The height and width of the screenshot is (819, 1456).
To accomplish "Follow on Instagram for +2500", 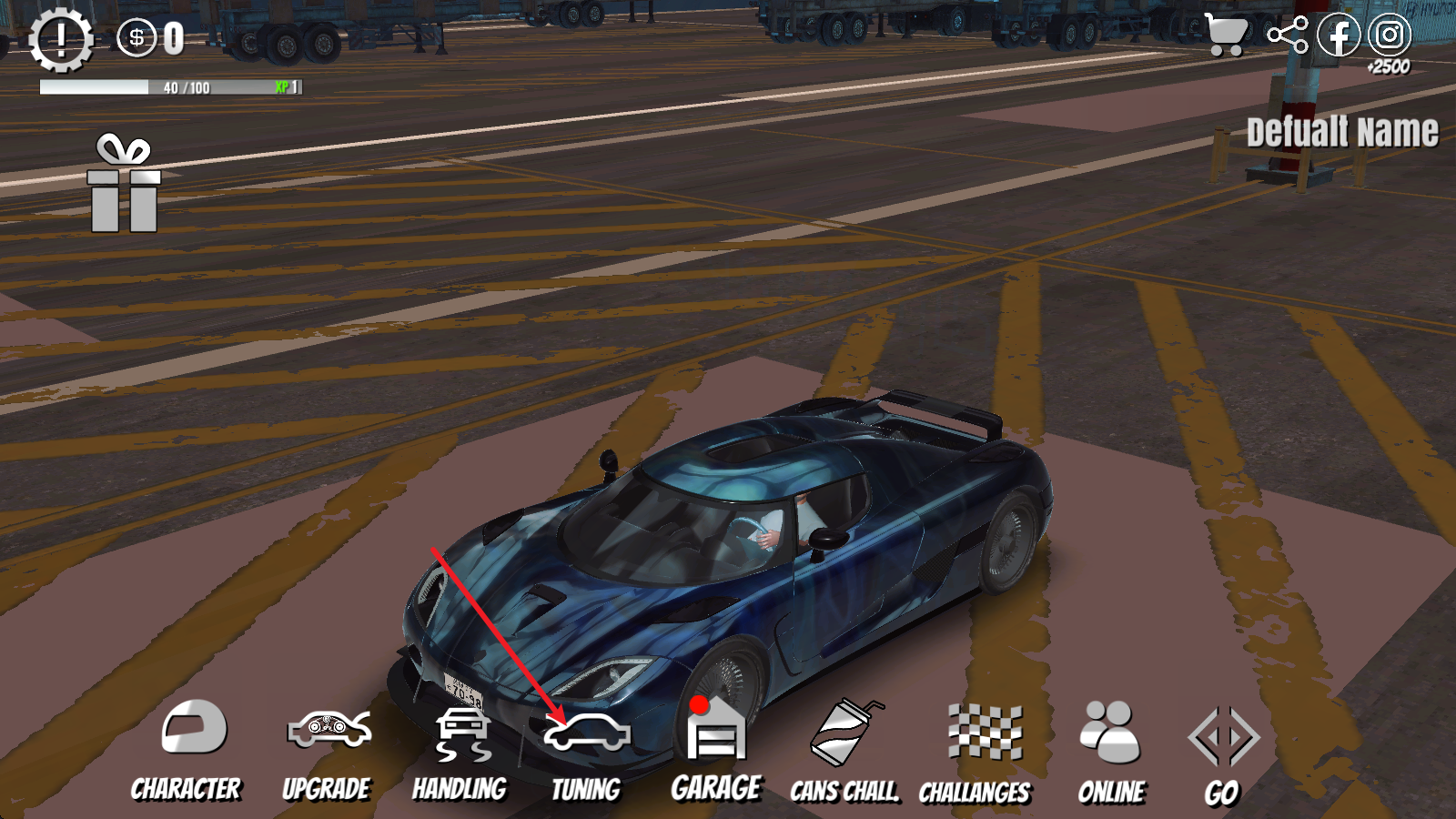I will [x=1390, y=35].
